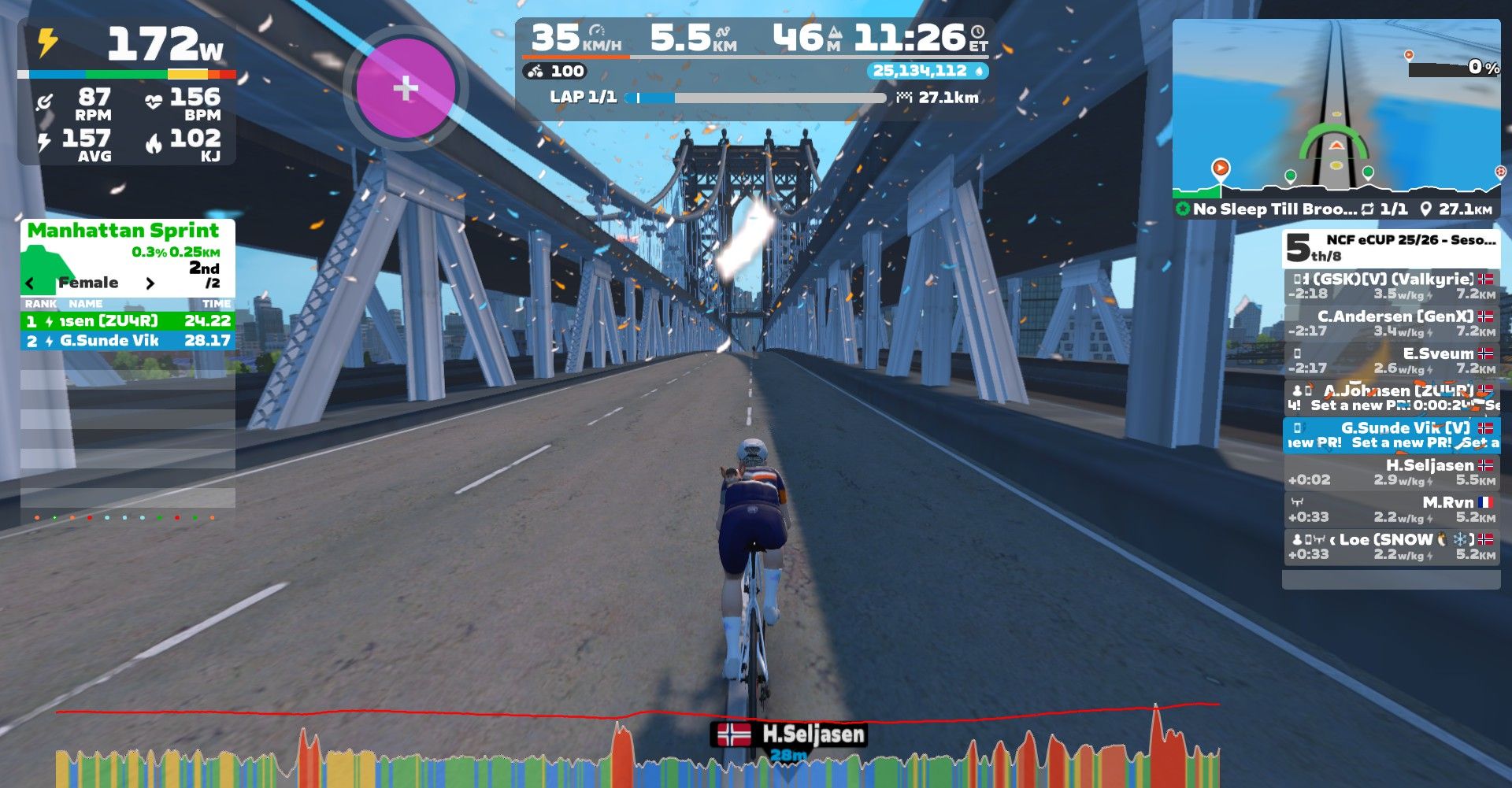Screen dimensions: 1512x788
Task: Select M.Rvn in the nearby riders list
Action: click(1391, 509)
